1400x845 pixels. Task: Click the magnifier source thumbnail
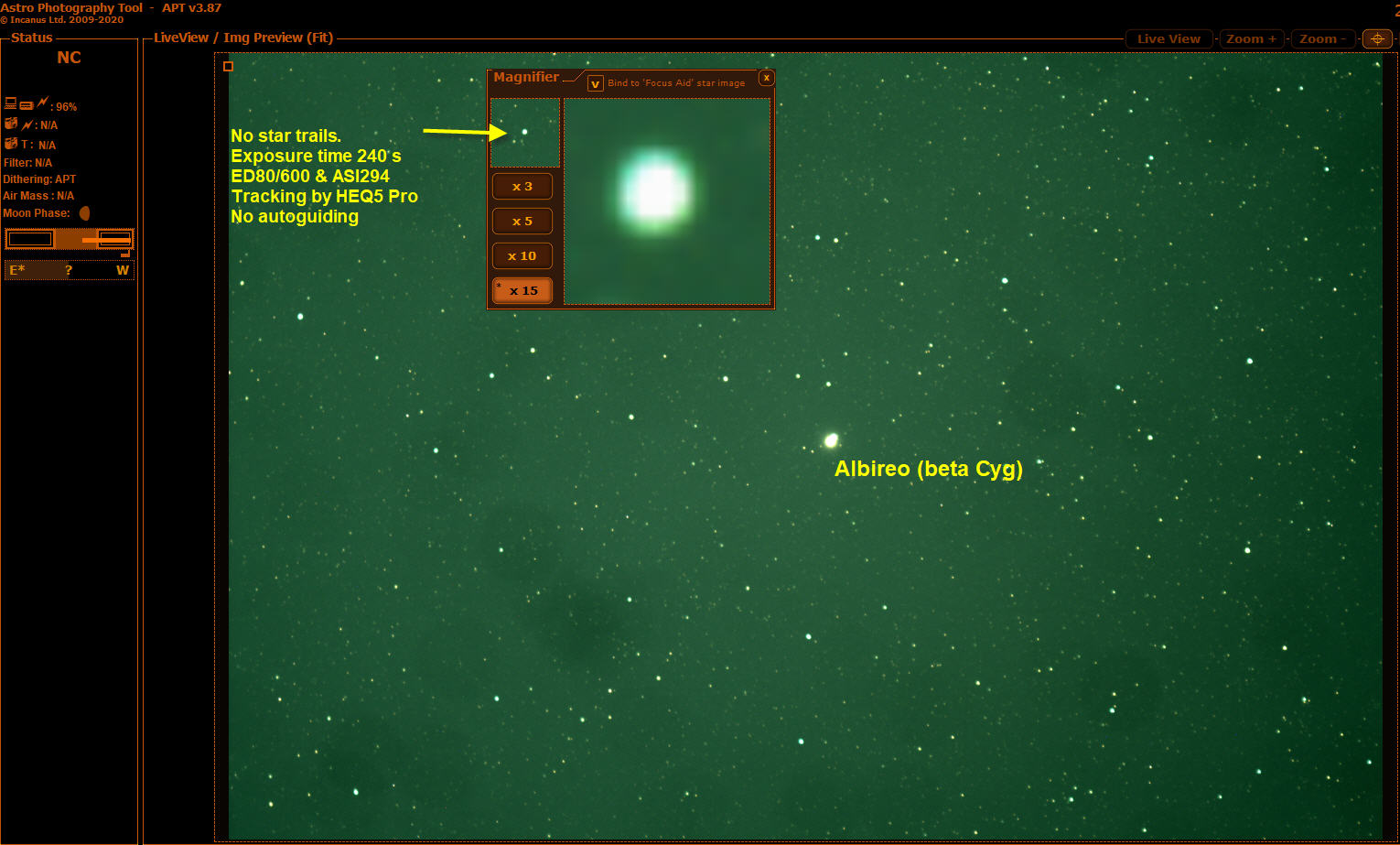525,133
